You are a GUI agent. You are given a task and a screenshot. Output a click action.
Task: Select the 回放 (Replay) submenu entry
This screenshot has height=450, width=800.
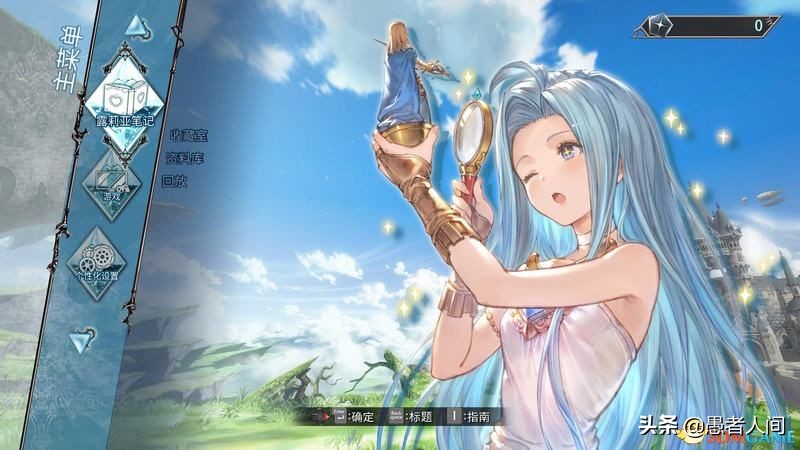pyautogui.click(x=174, y=181)
